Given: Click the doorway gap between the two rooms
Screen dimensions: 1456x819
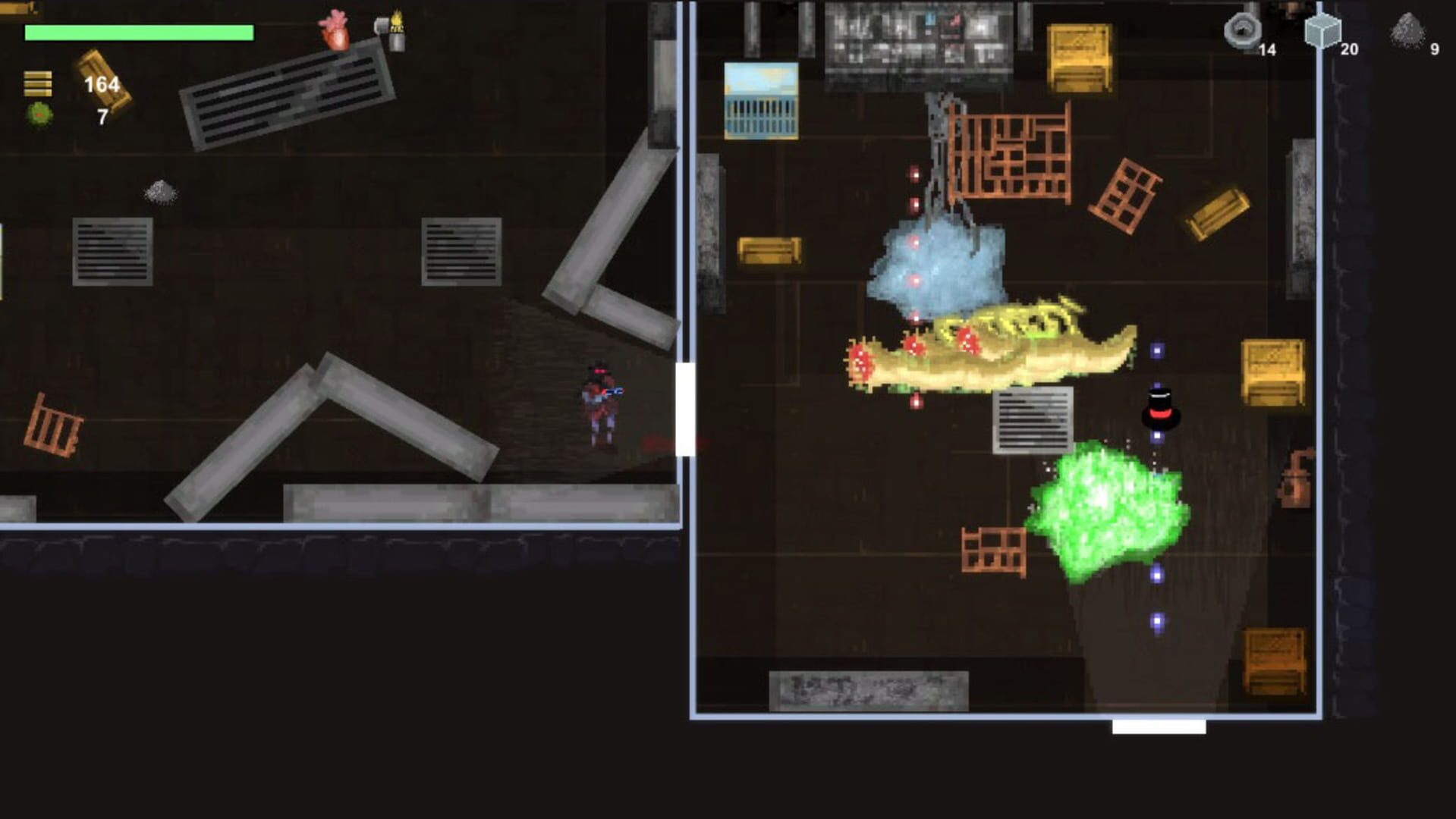Looking at the screenshot, I should (685, 409).
